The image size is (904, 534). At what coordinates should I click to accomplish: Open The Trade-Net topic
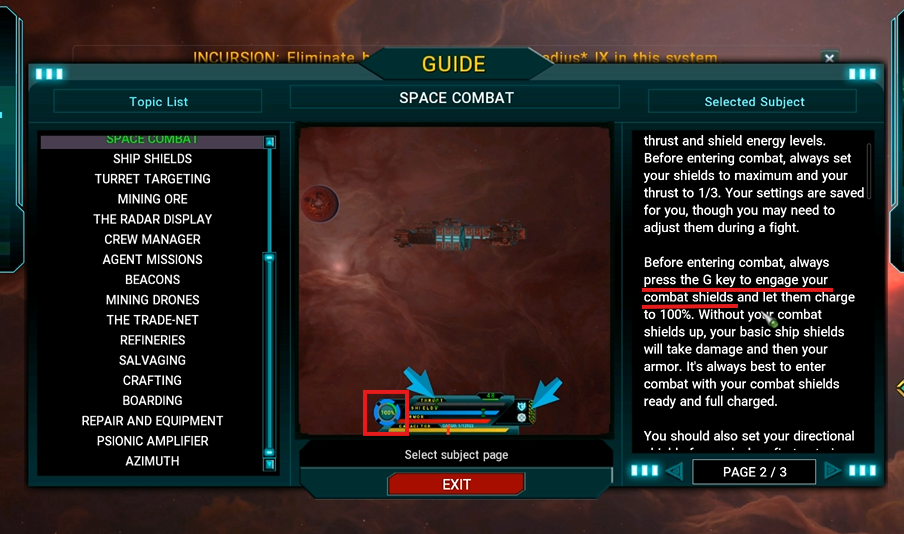[x=152, y=320]
